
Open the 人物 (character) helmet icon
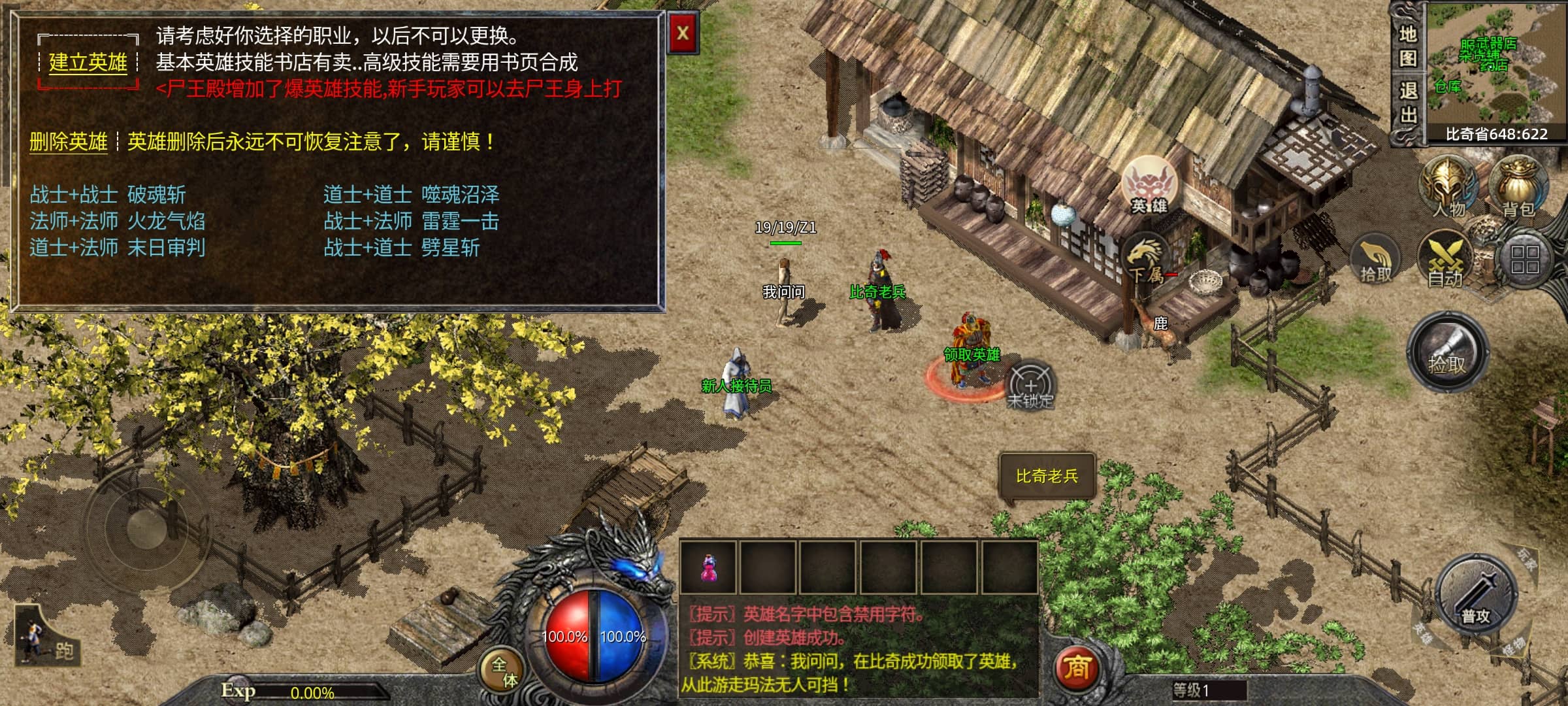click(x=1448, y=187)
